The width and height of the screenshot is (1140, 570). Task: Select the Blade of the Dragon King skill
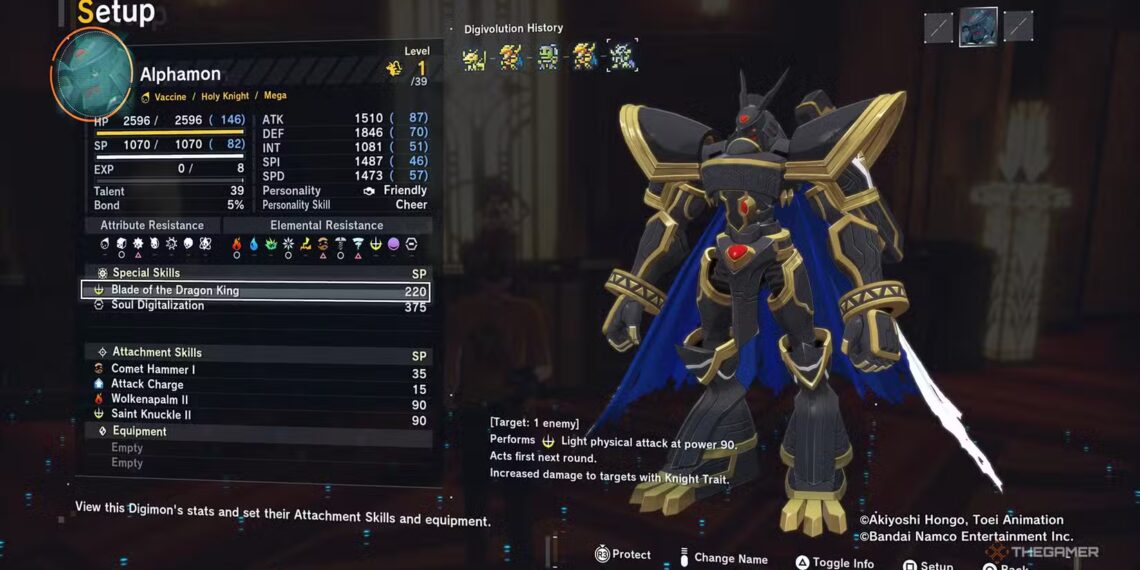coord(255,291)
